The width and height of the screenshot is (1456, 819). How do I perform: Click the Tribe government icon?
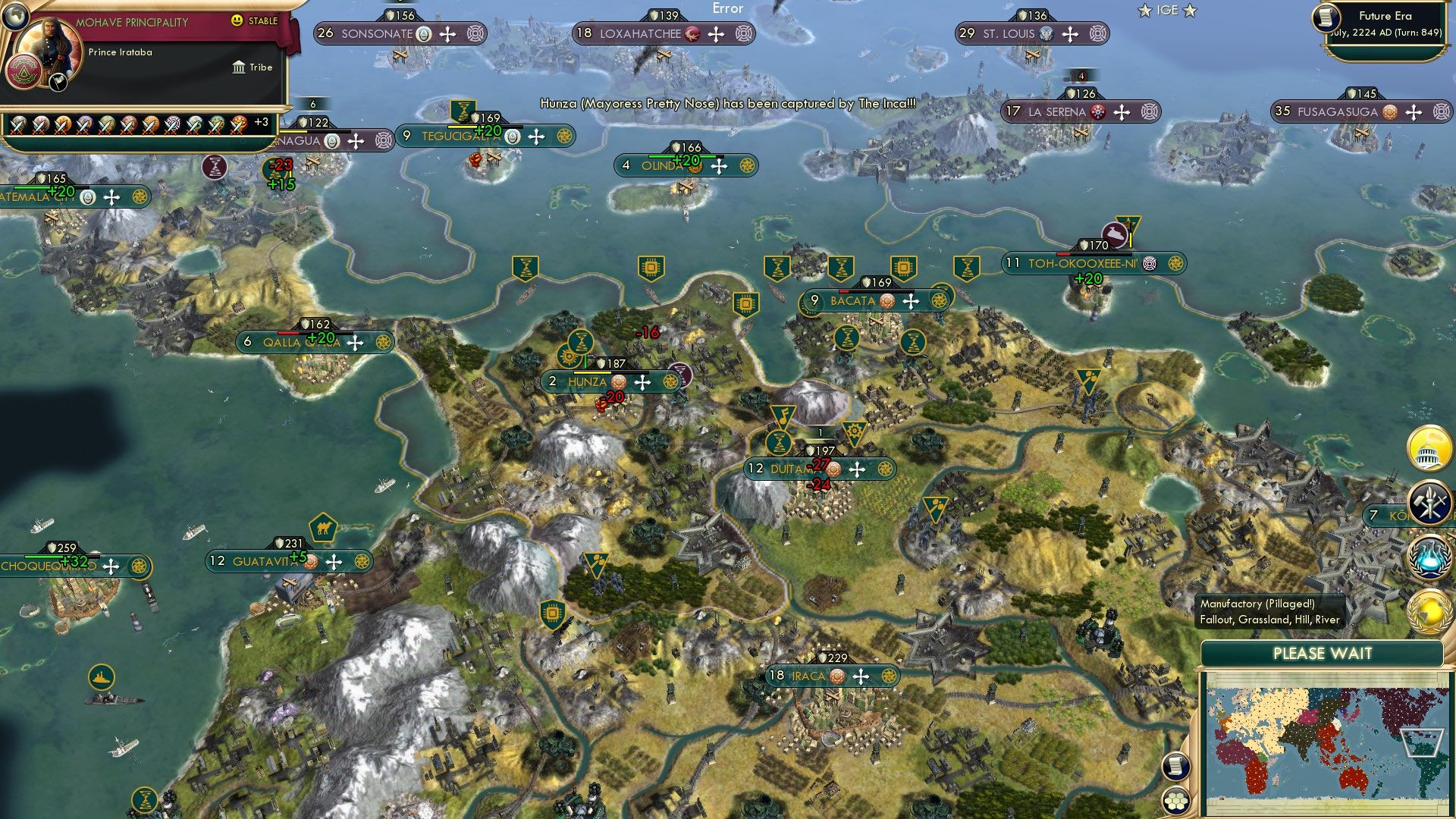[240, 67]
